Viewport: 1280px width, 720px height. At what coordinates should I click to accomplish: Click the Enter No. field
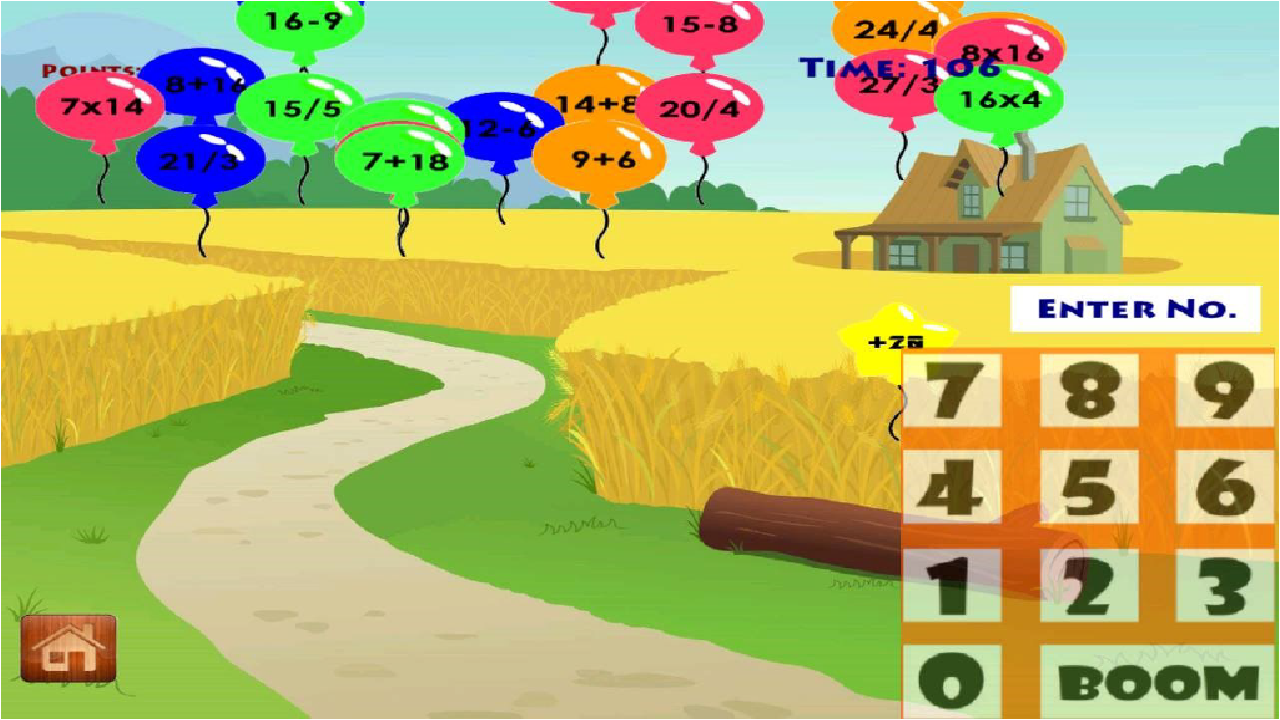pyautogui.click(x=1137, y=308)
